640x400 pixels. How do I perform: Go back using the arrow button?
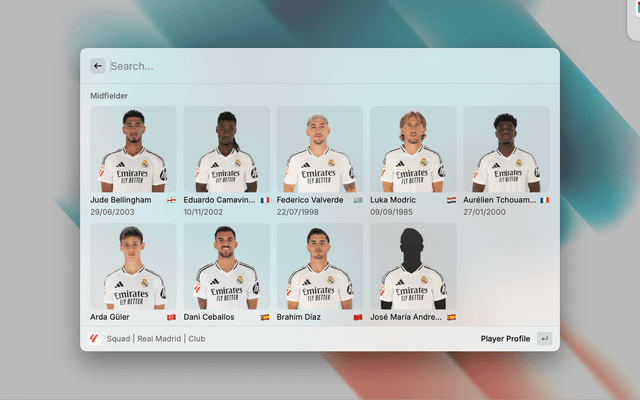pyautogui.click(x=98, y=66)
